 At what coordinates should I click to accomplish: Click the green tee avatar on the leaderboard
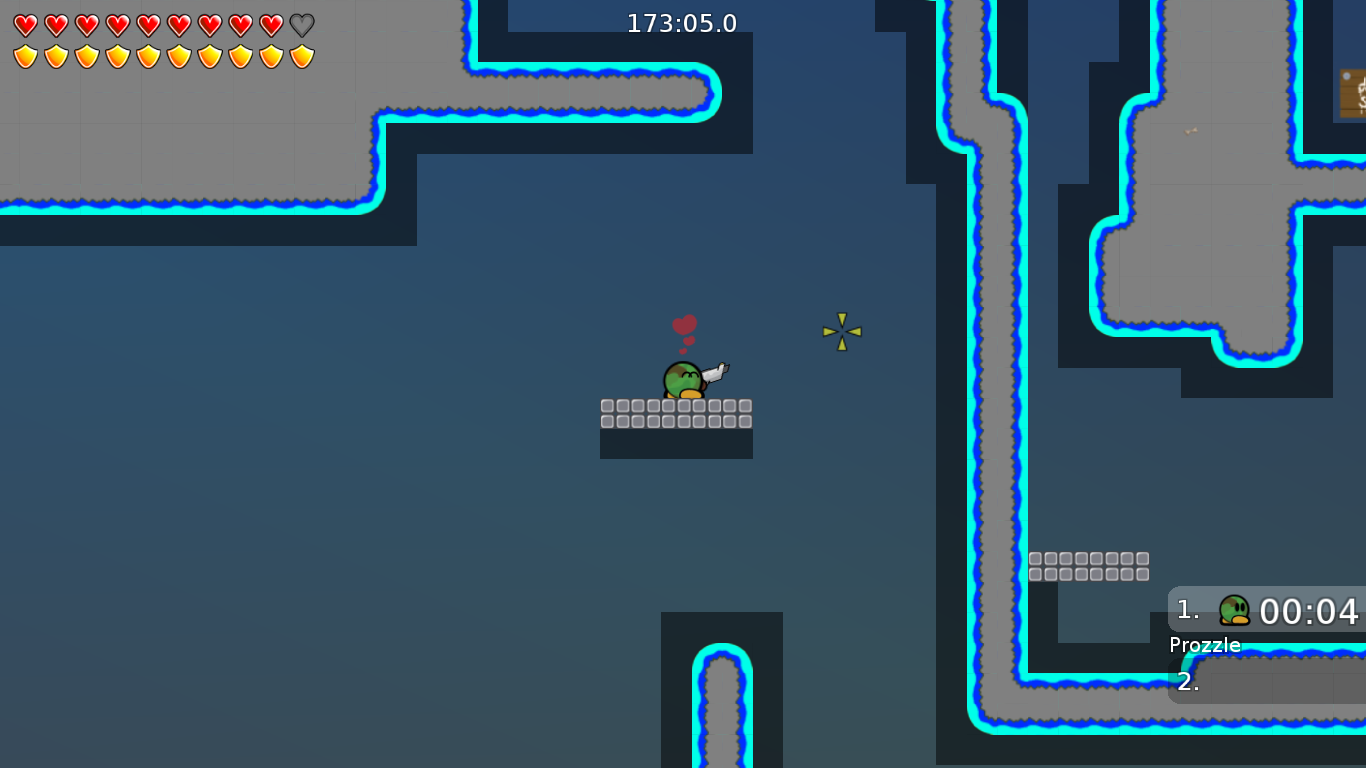(1233, 611)
